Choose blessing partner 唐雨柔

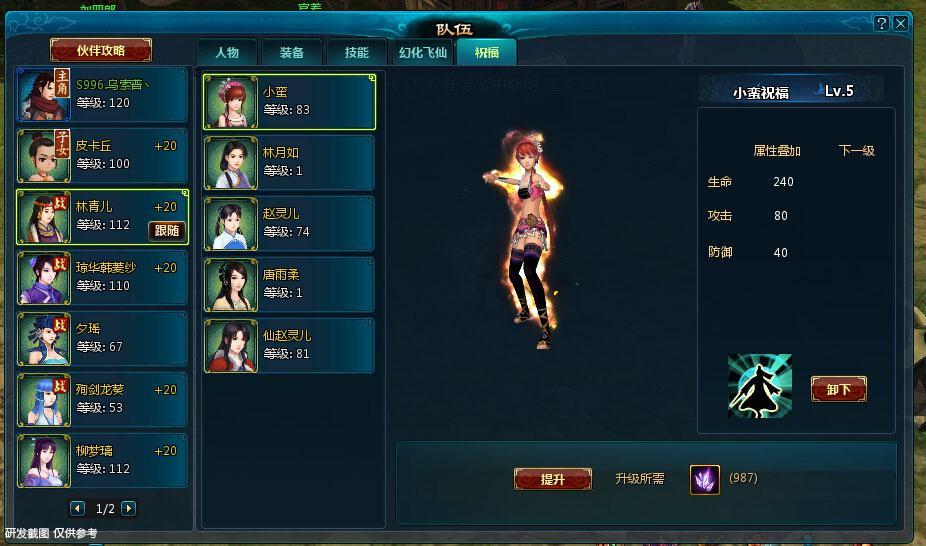pyautogui.click(x=289, y=285)
